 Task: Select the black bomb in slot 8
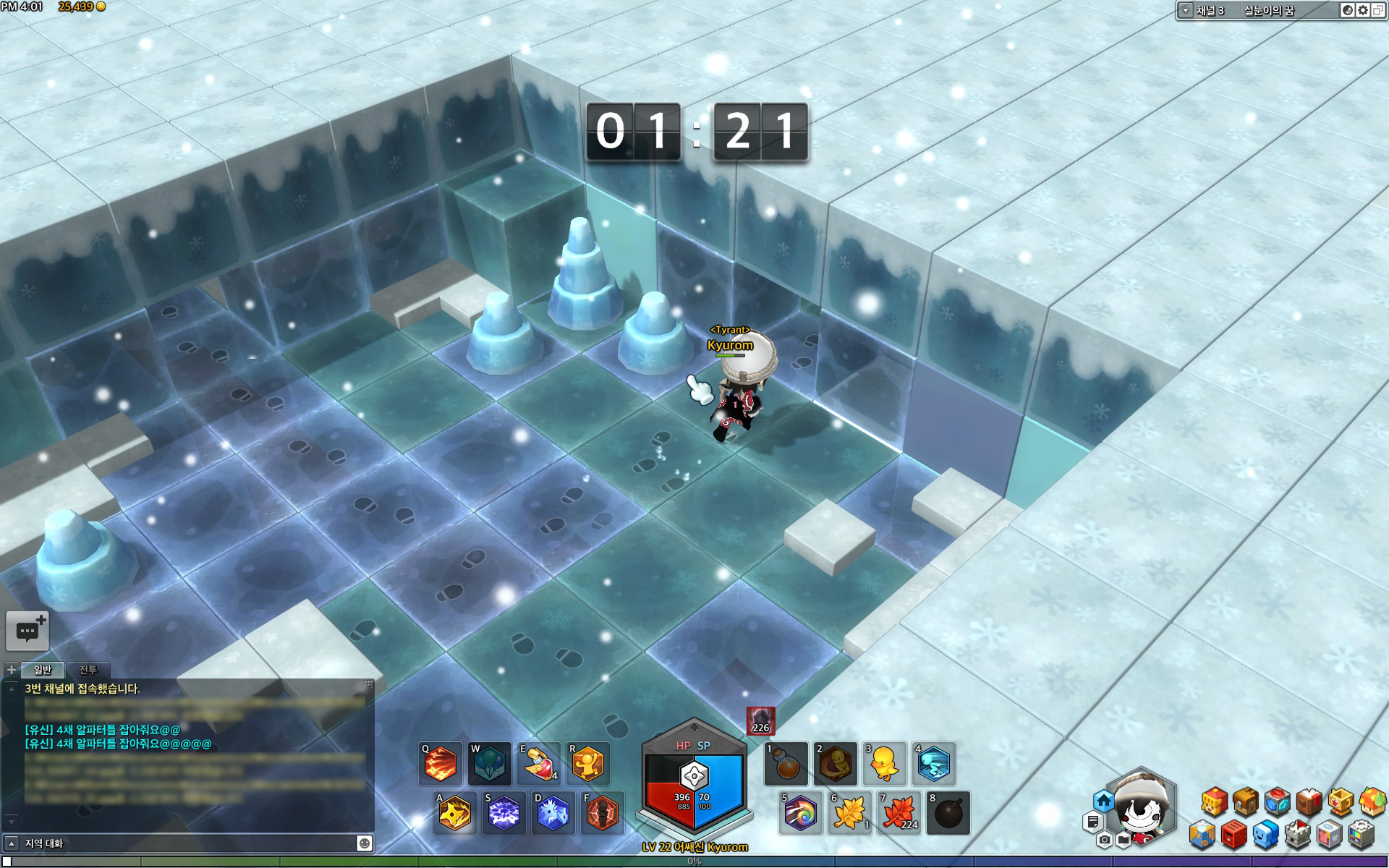(948, 813)
